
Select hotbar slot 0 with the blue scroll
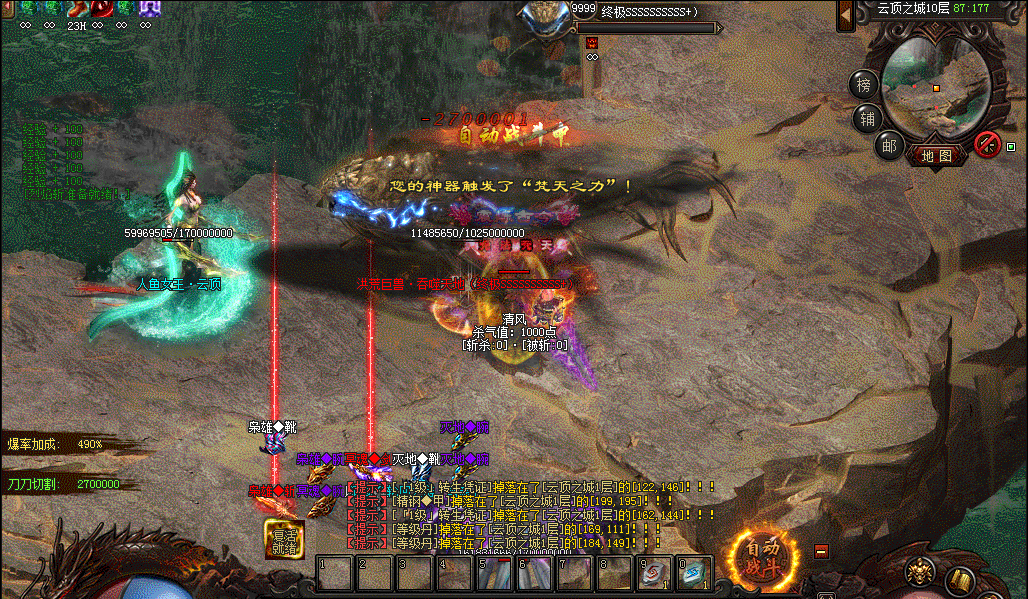[694, 573]
